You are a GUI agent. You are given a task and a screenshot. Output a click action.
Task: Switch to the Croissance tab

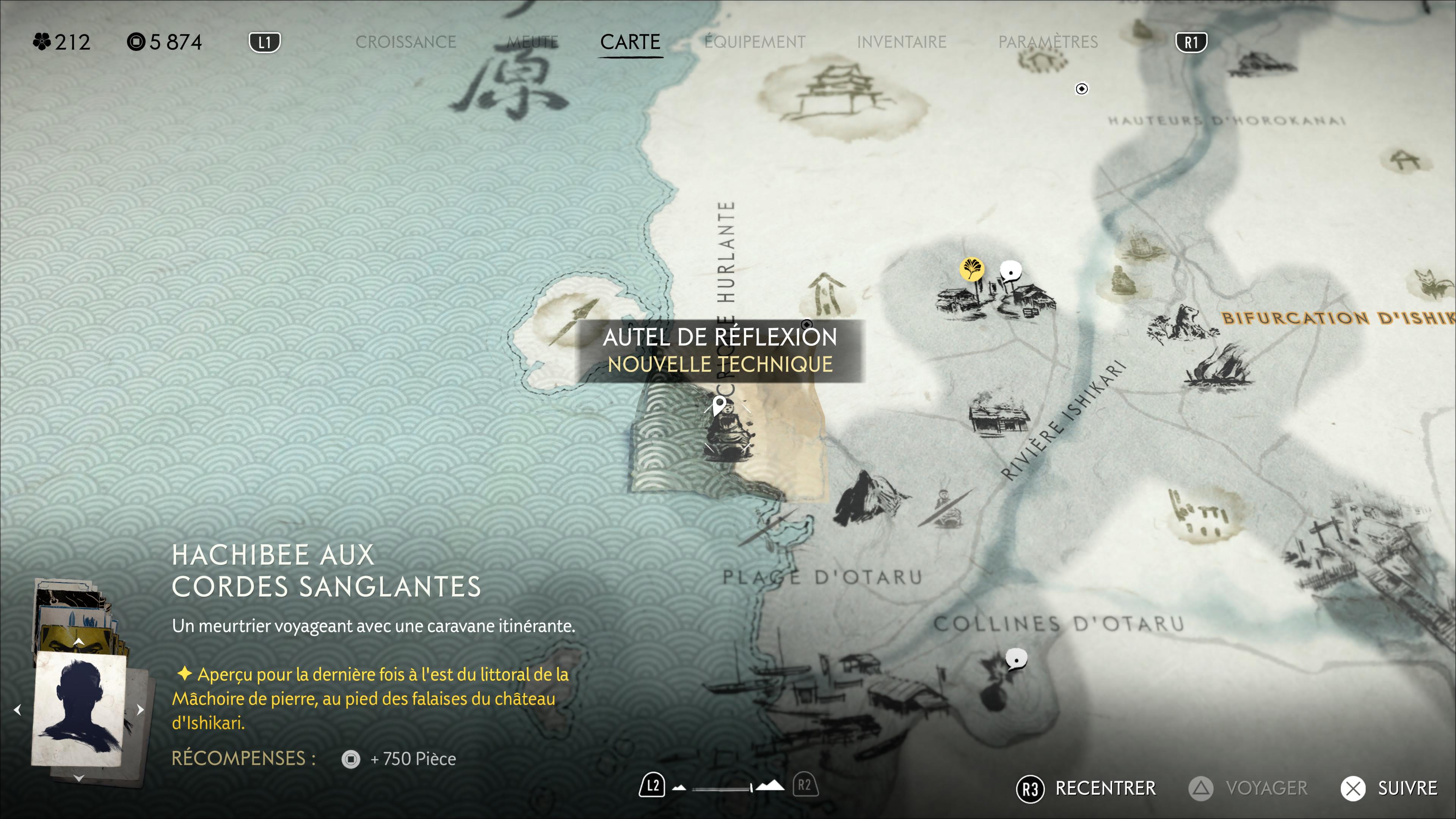405,42
